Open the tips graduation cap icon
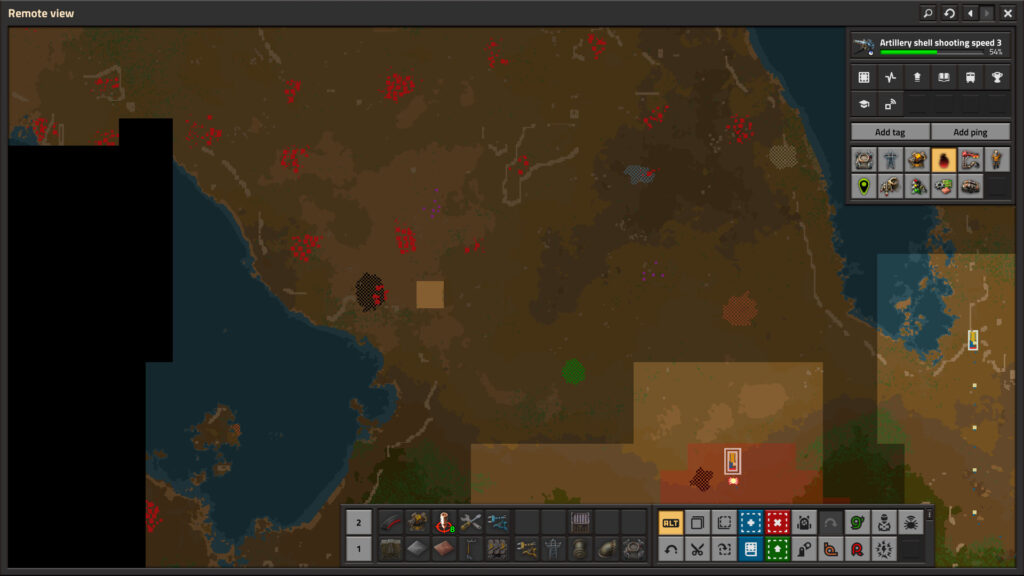The height and width of the screenshot is (576, 1024). 864,103
